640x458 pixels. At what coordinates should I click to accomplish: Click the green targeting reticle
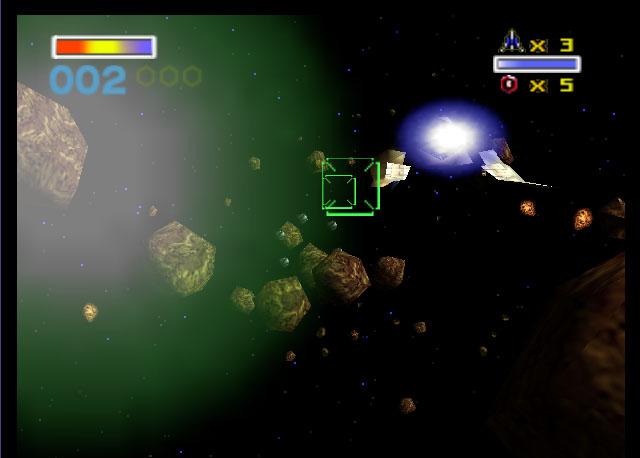click(349, 185)
